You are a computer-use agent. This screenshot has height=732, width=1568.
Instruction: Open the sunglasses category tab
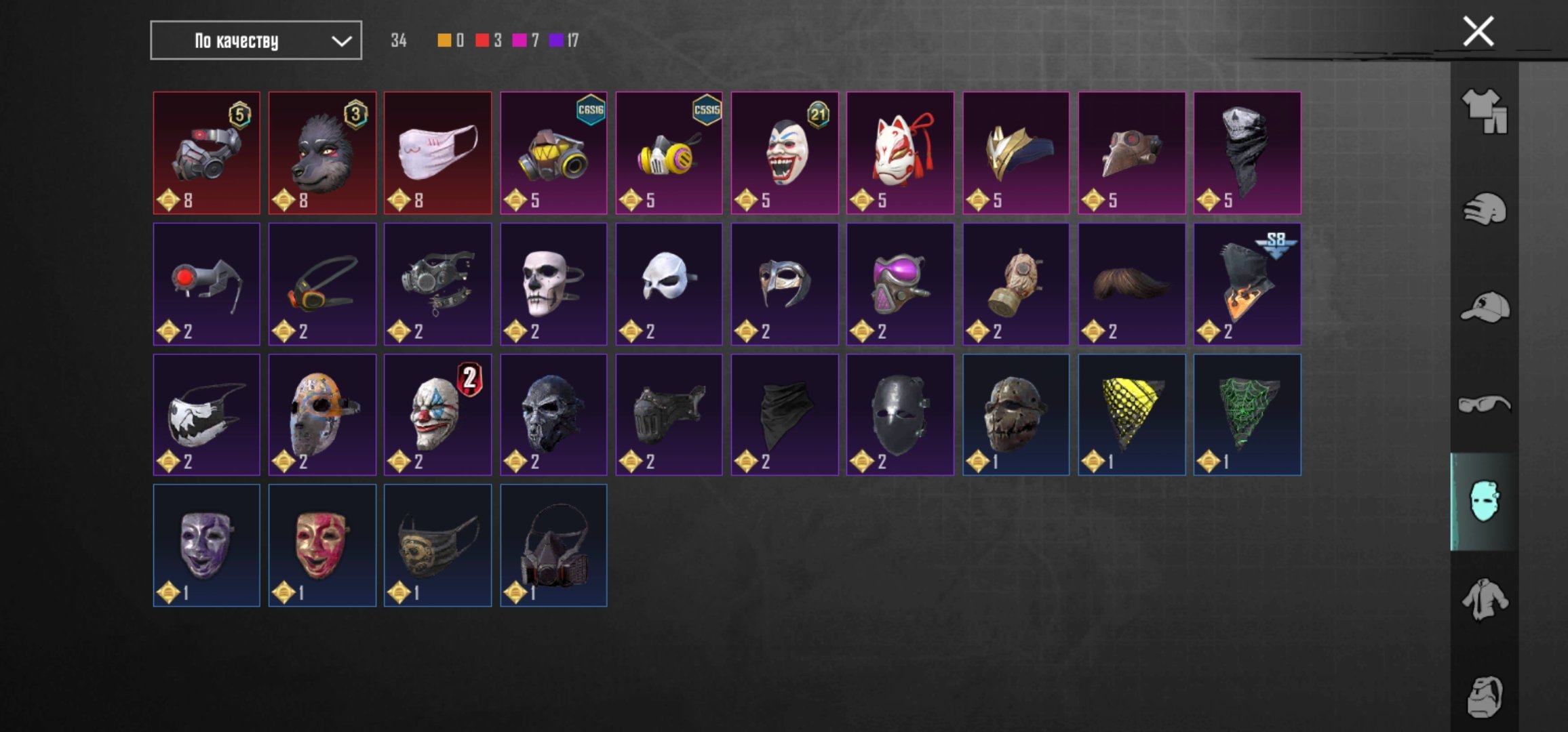(1484, 405)
